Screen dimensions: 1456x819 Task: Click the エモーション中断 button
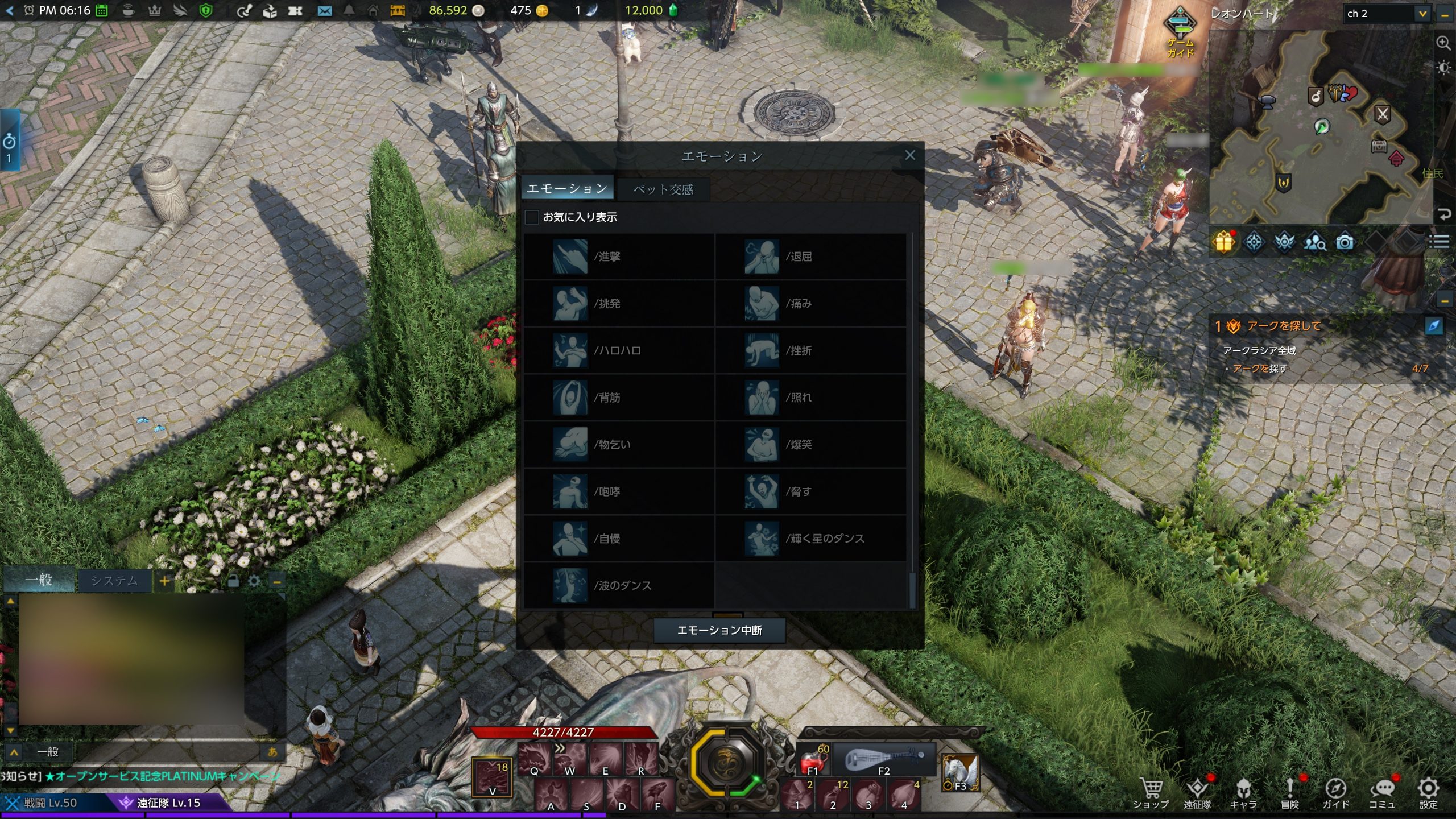coord(719,630)
